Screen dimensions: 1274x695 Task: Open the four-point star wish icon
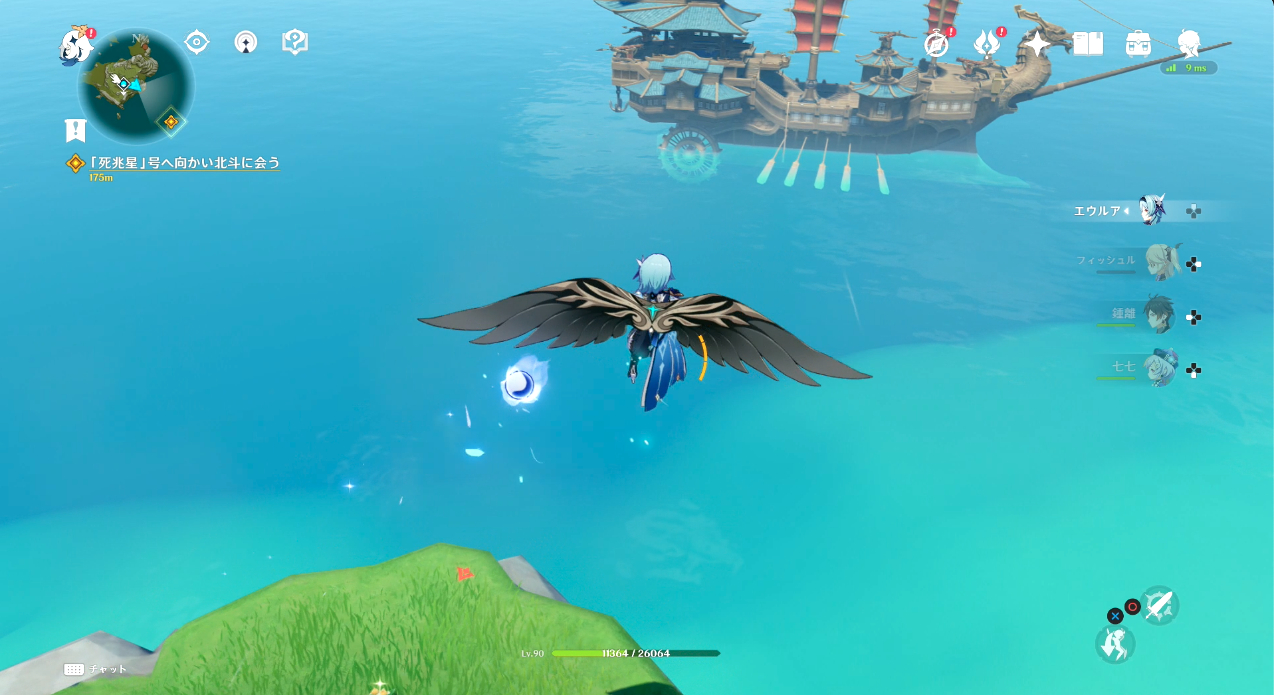click(1037, 43)
